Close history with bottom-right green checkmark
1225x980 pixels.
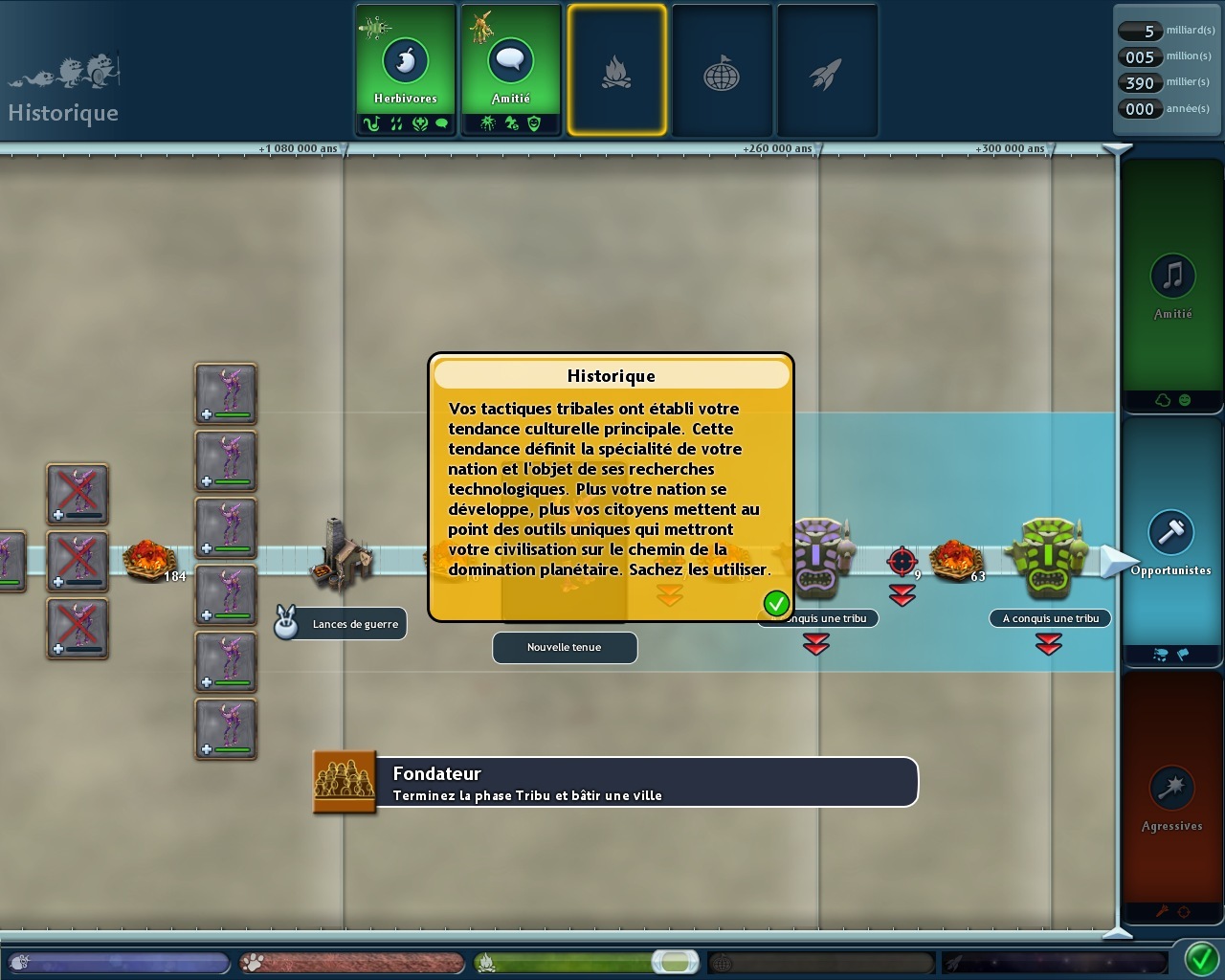1202,959
